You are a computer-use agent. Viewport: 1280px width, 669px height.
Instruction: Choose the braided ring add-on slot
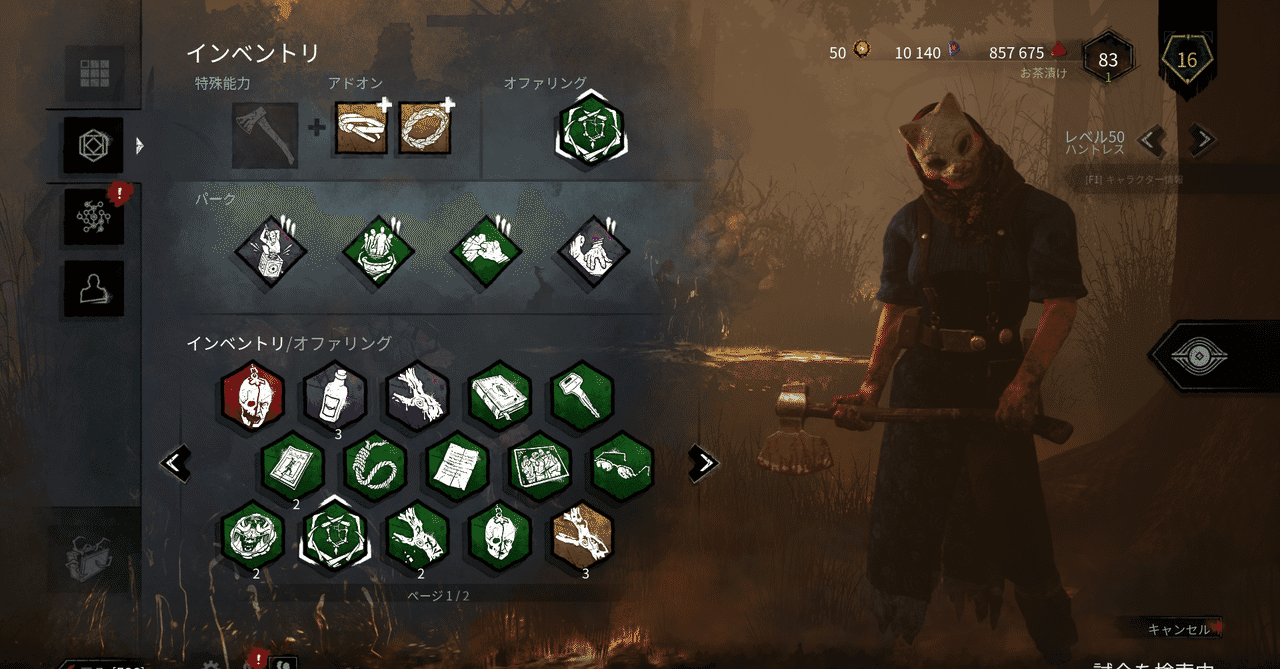(x=424, y=128)
